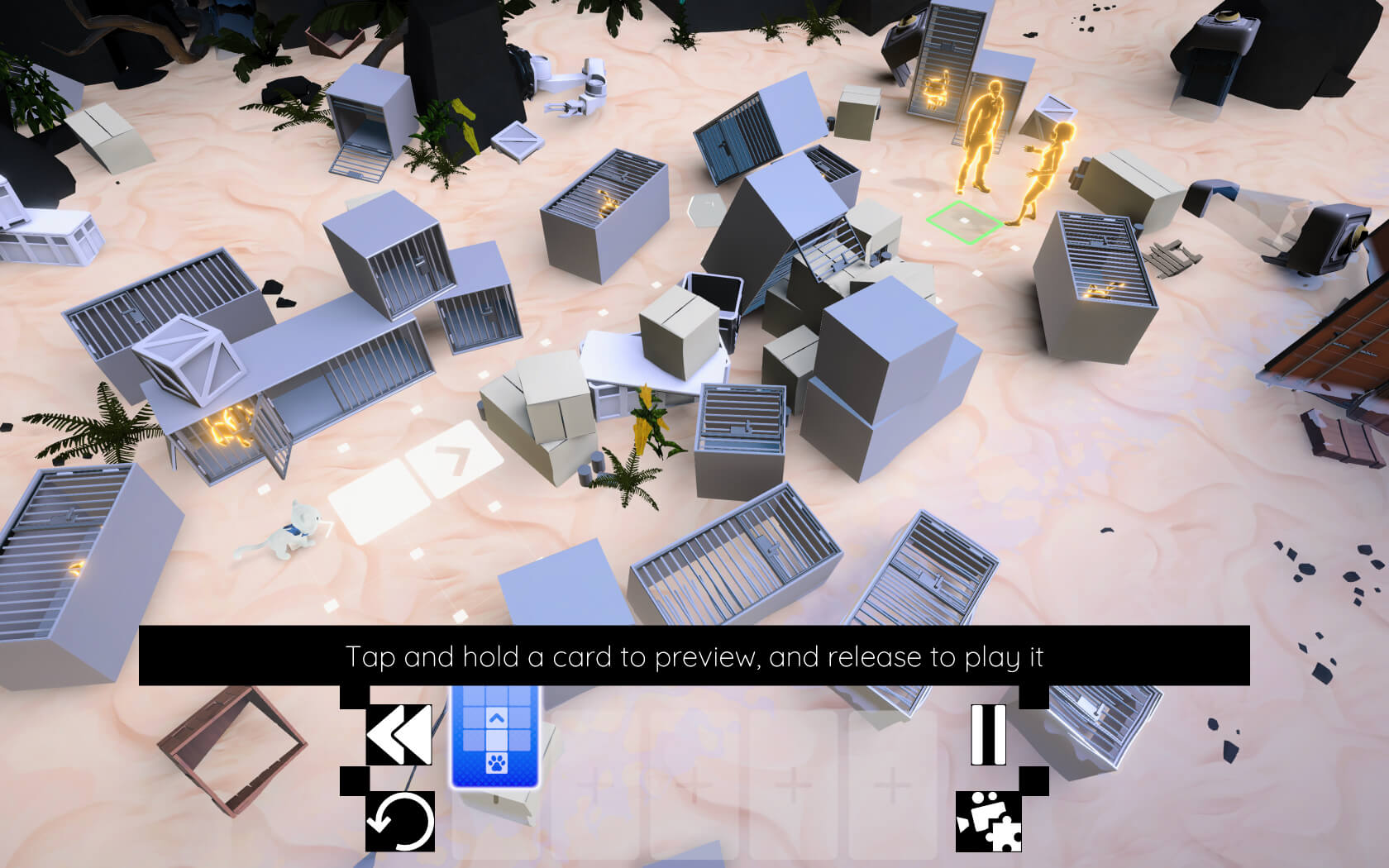This screenshot has width=1389, height=868.
Task: Restart the level with the circular arrow
Action: pos(400,822)
